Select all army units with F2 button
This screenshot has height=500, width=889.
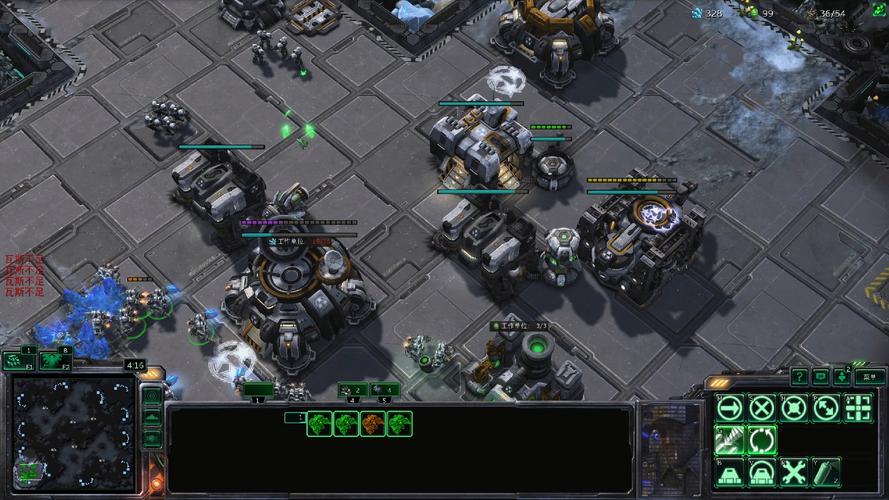(x=55, y=361)
